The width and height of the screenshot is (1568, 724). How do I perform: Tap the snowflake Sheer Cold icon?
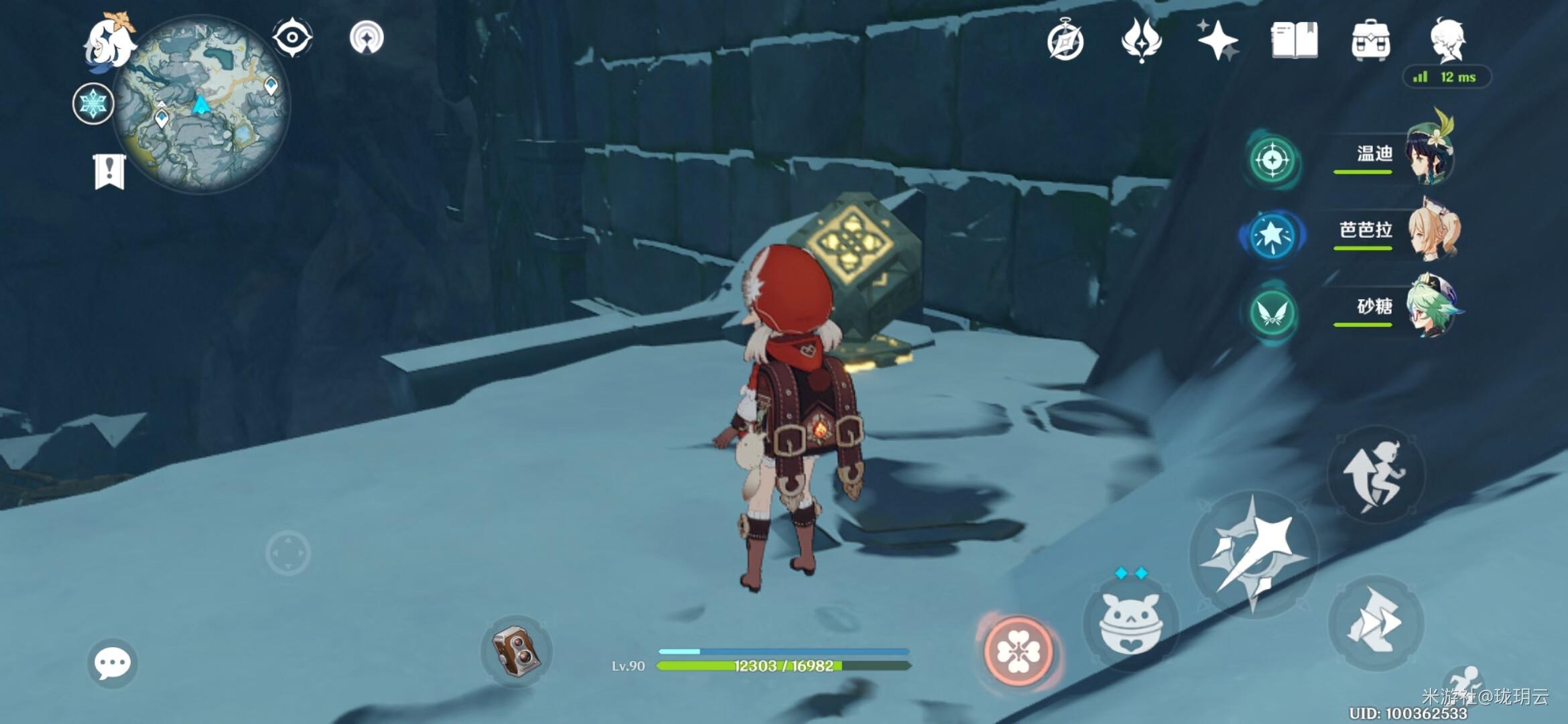(93, 104)
